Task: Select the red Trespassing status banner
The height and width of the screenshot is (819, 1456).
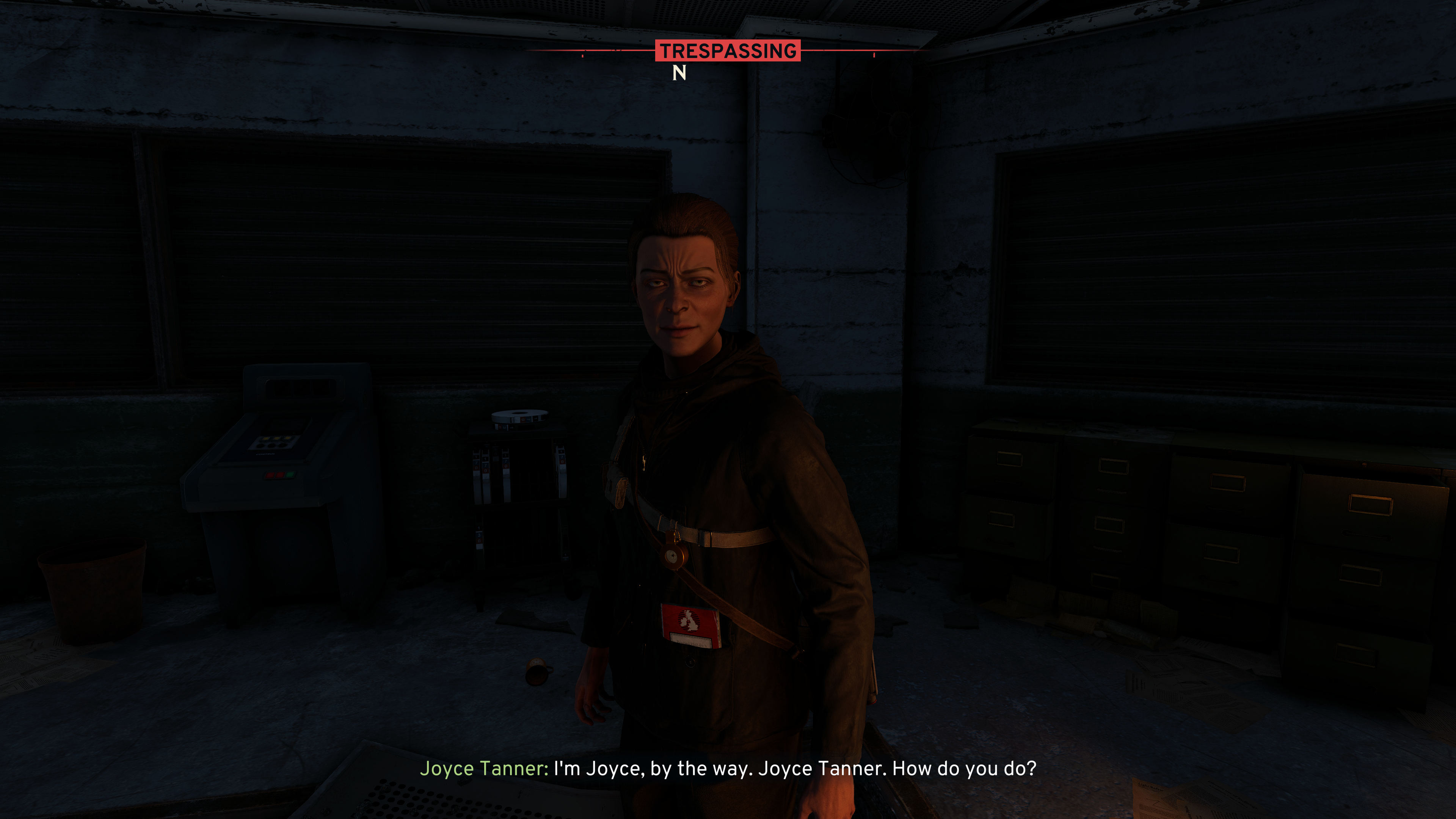Action: coord(728,51)
